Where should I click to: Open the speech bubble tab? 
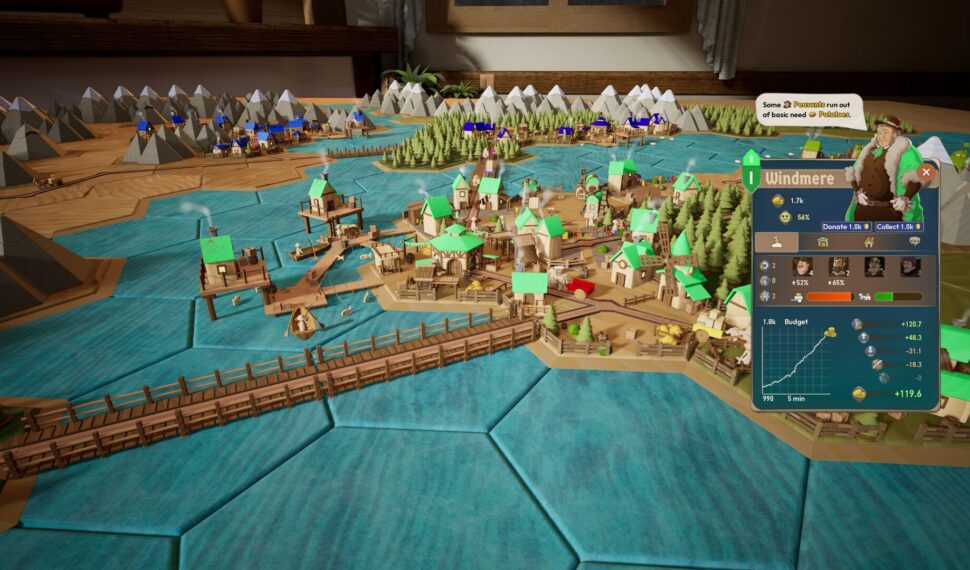pos(914,242)
